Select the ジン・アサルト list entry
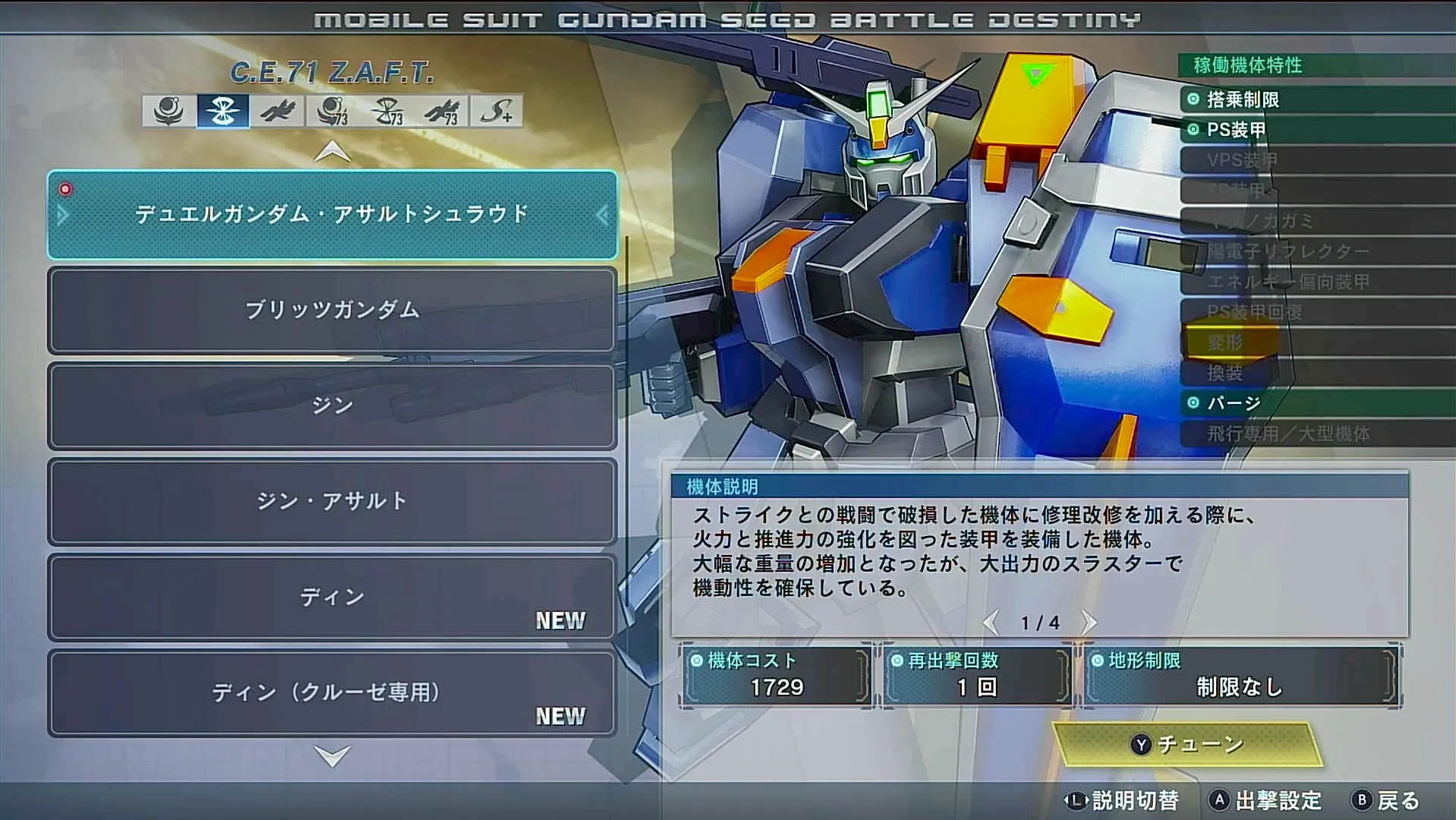The height and width of the screenshot is (820, 1456). pos(332,501)
